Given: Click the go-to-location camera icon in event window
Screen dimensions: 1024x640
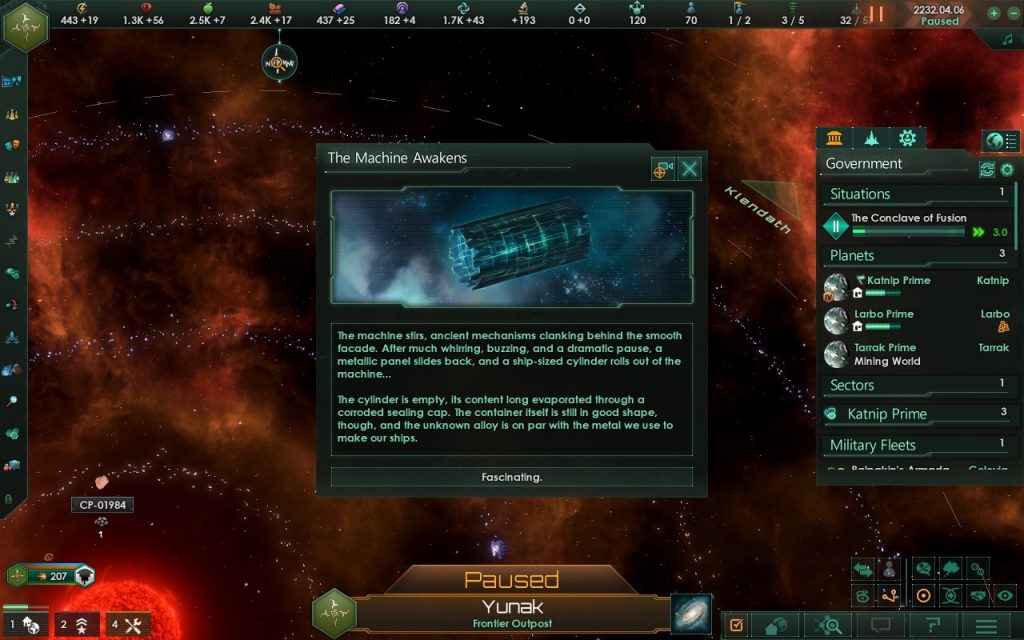Looking at the screenshot, I should point(662,169).
